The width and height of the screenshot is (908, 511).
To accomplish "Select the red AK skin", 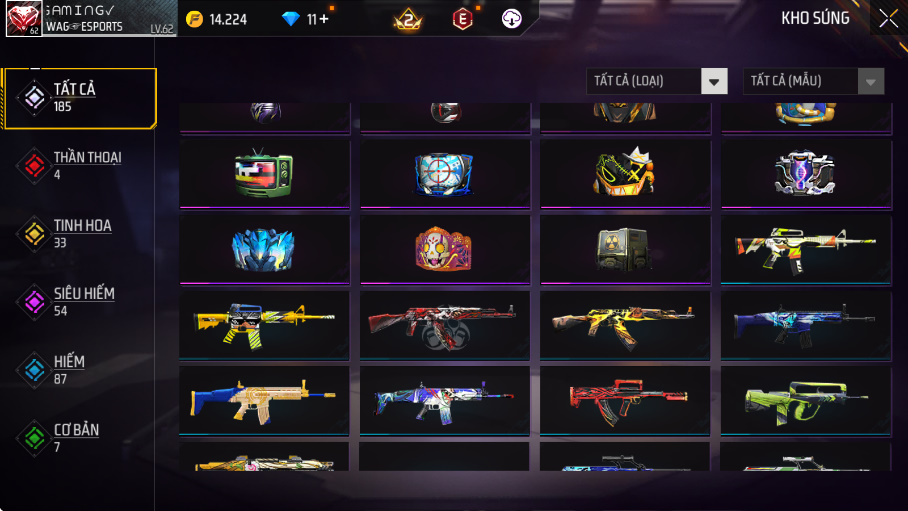I will tap(444, 324).
